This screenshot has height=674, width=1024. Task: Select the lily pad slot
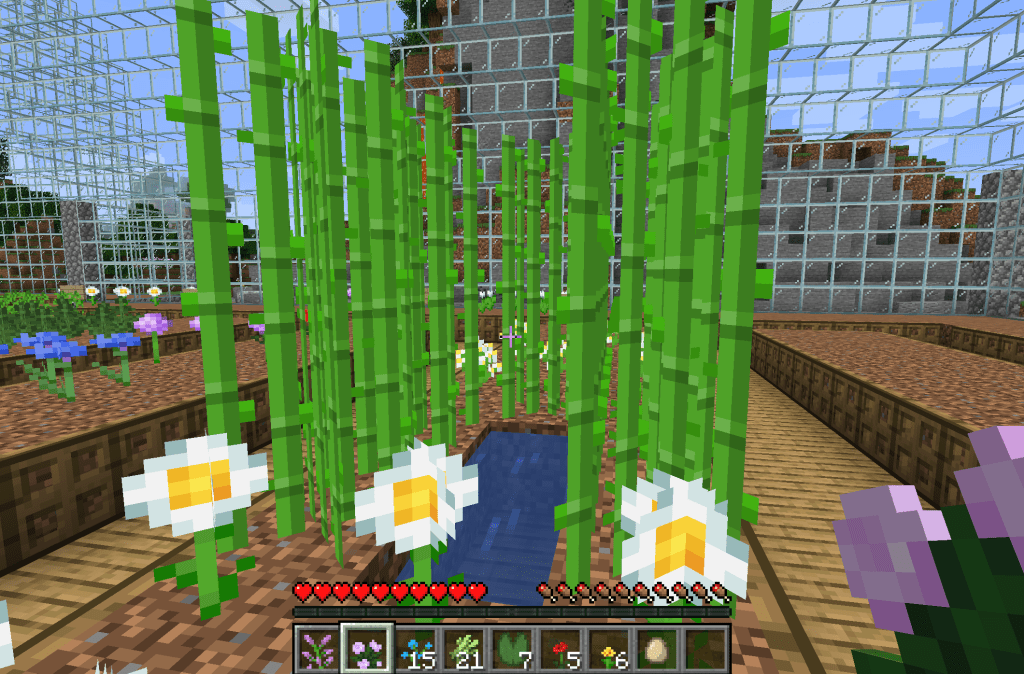(513, 650)
